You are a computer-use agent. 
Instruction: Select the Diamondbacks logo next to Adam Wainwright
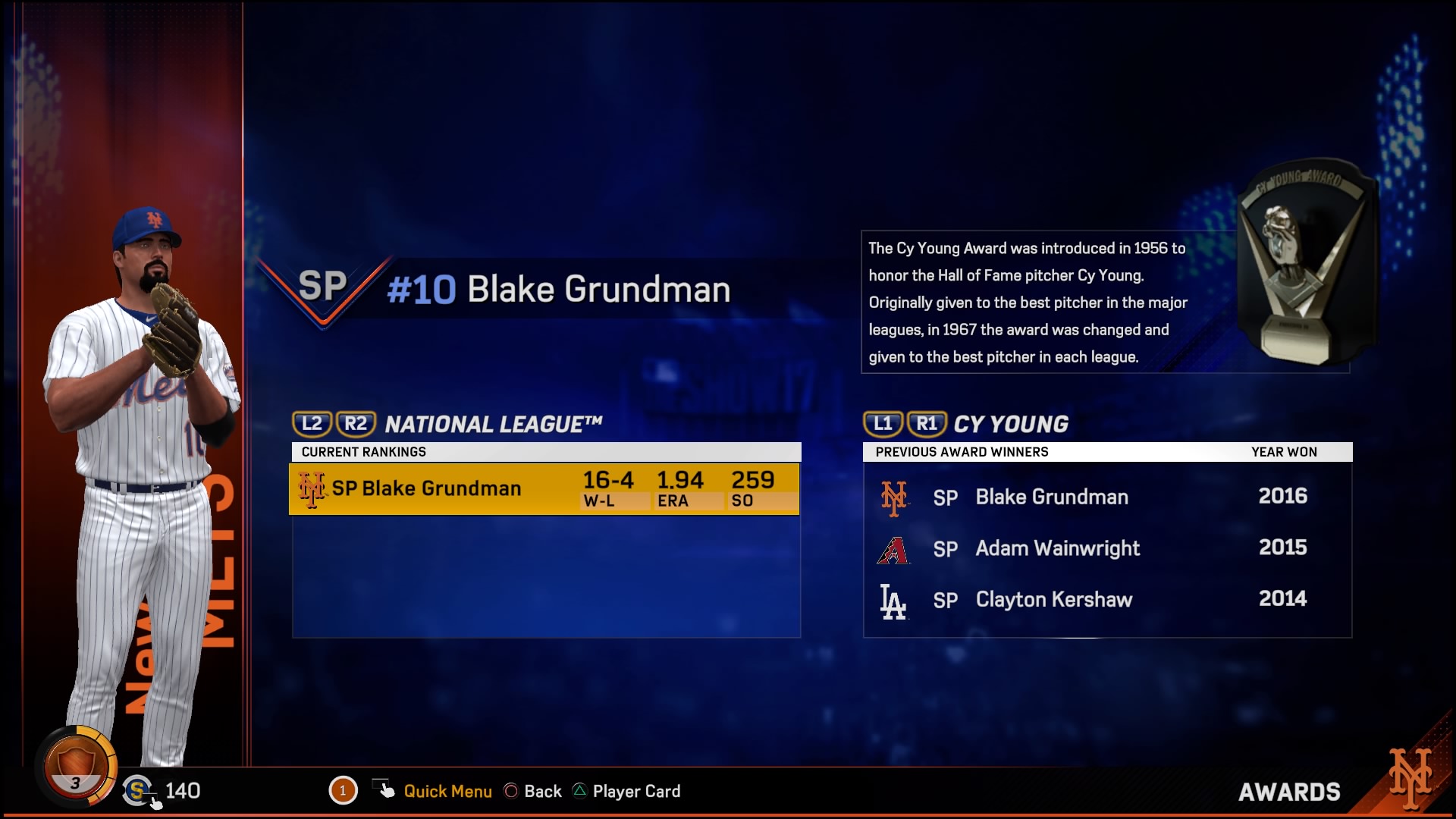click(x=895, y=548)
